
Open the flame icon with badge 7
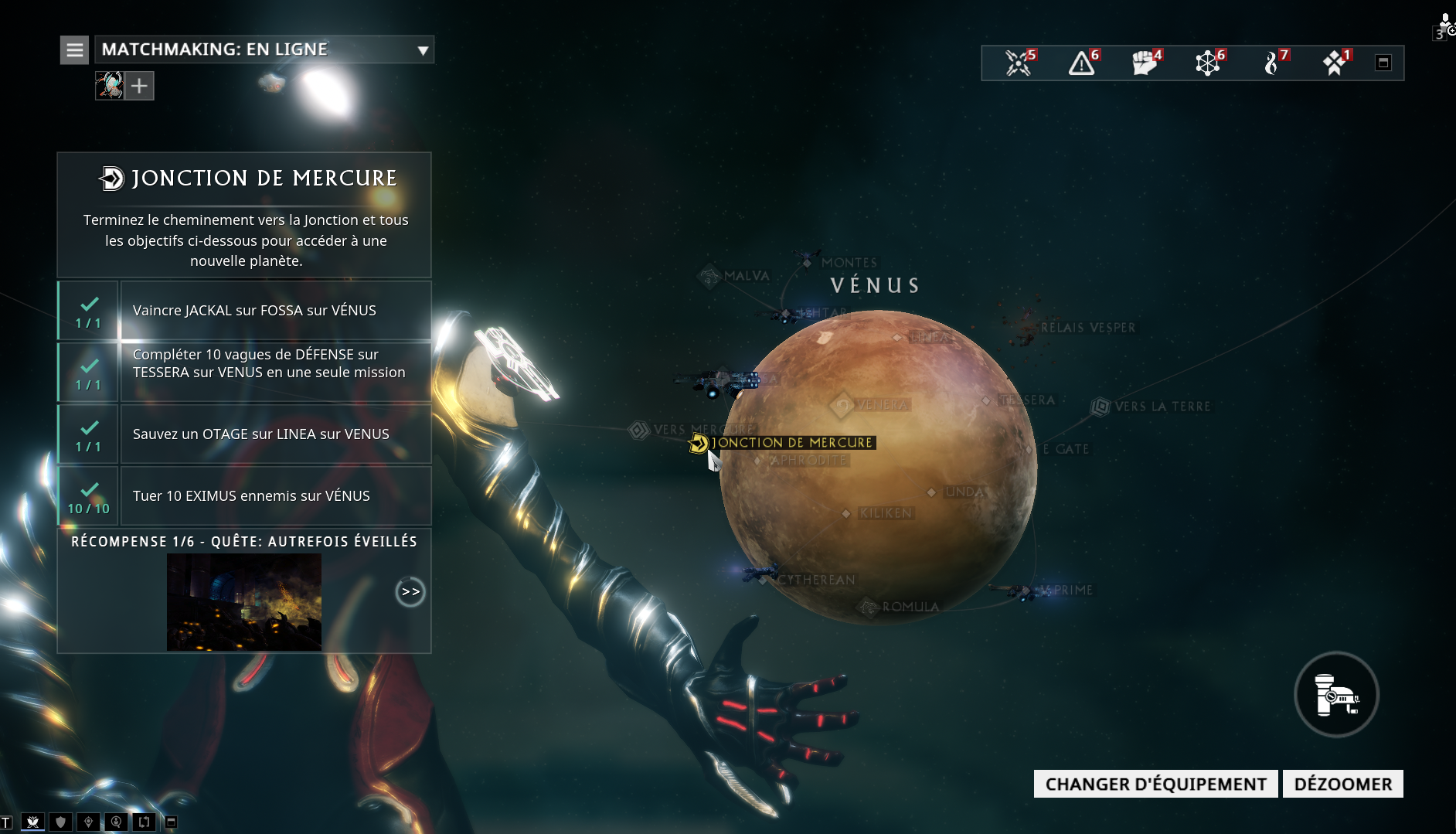(x=1271, y=63)
